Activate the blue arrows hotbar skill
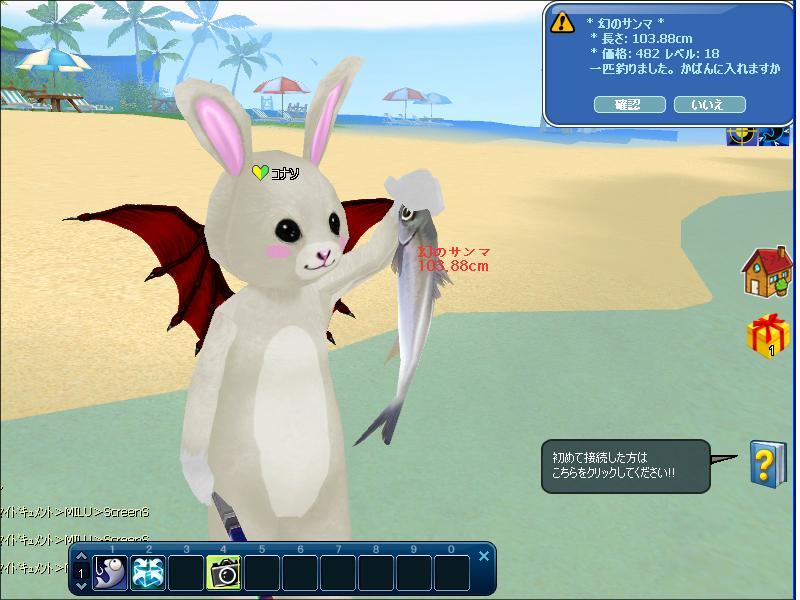The height and width of the screenshot is (600, 800). pos(148,573)
